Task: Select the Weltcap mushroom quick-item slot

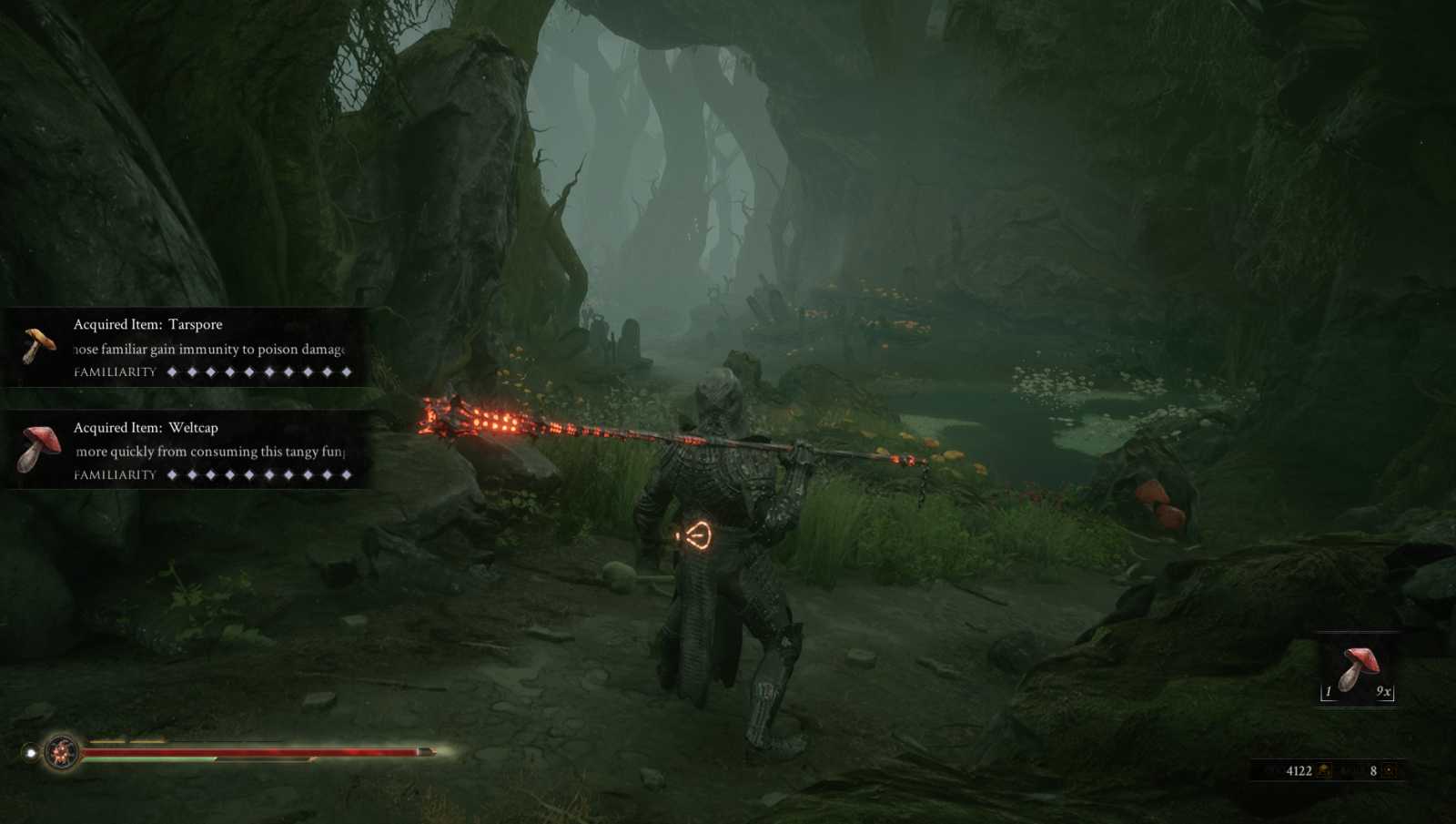Action: tap(1357, 670)
